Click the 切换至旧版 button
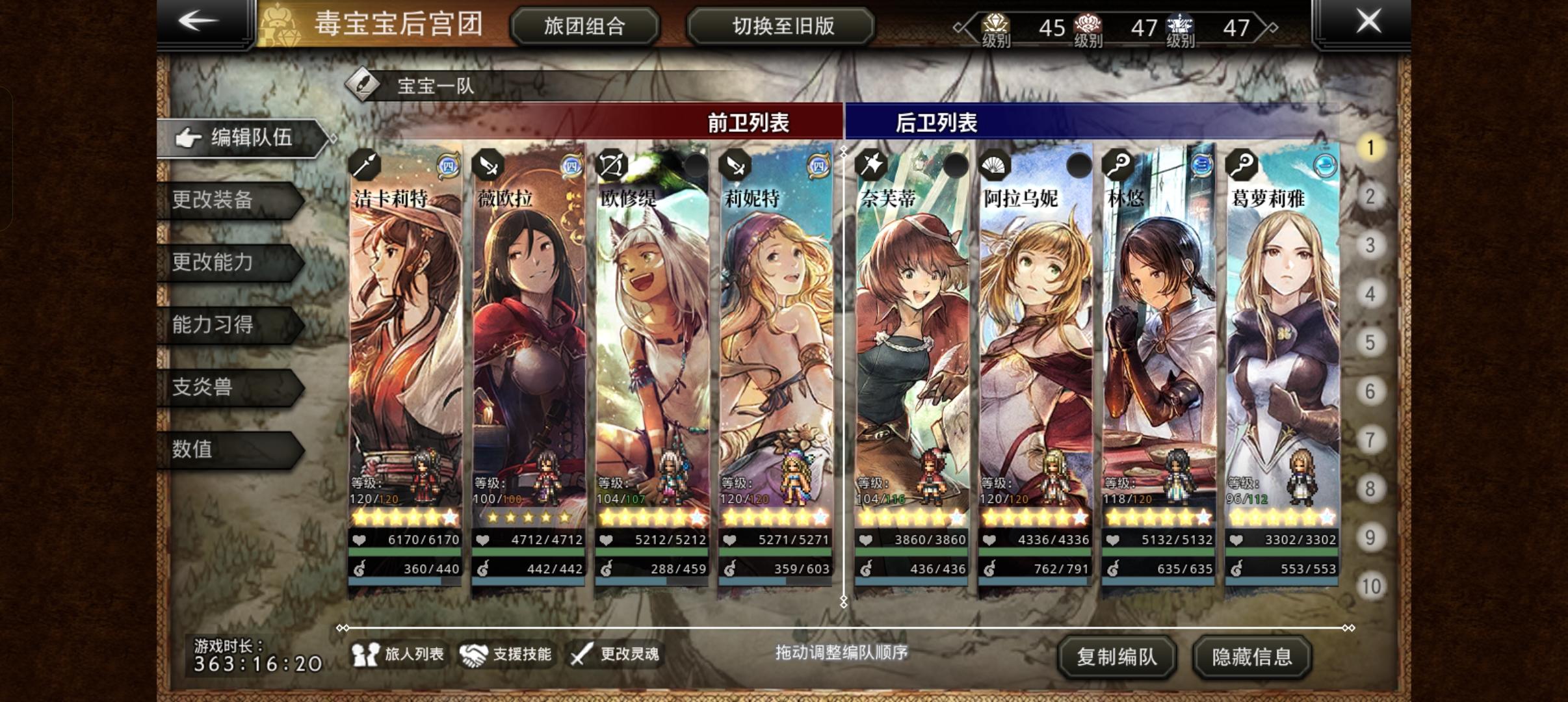1568x702 pixels. 782,26
